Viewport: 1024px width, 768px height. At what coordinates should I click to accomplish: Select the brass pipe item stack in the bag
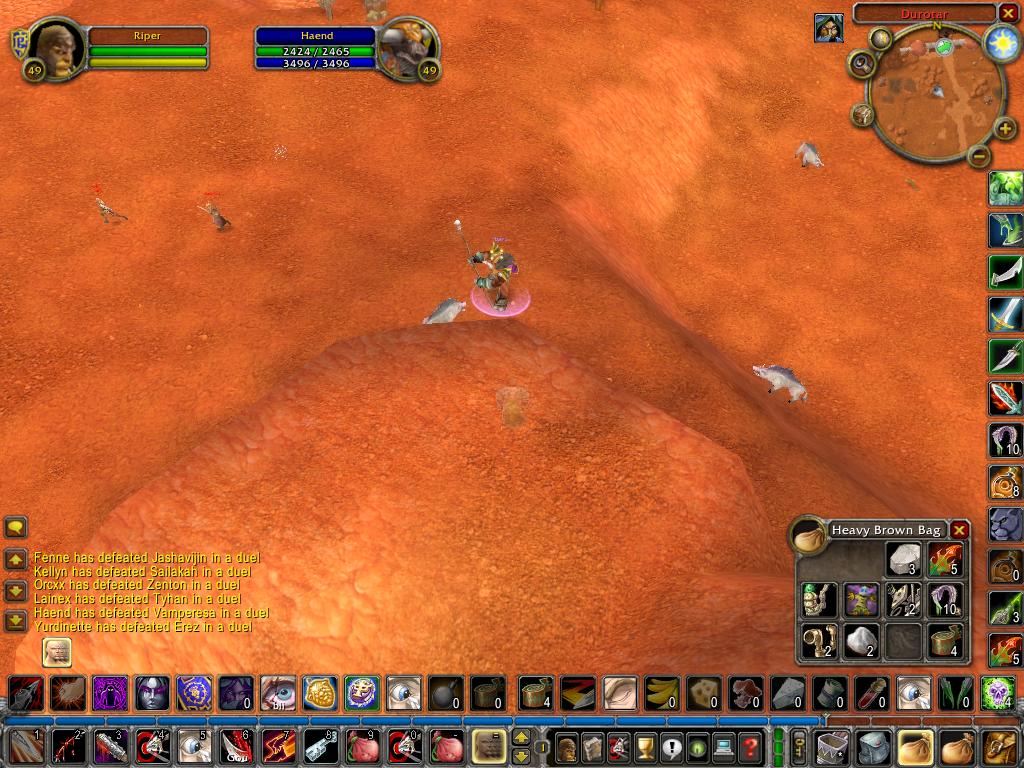click(819, 640)
